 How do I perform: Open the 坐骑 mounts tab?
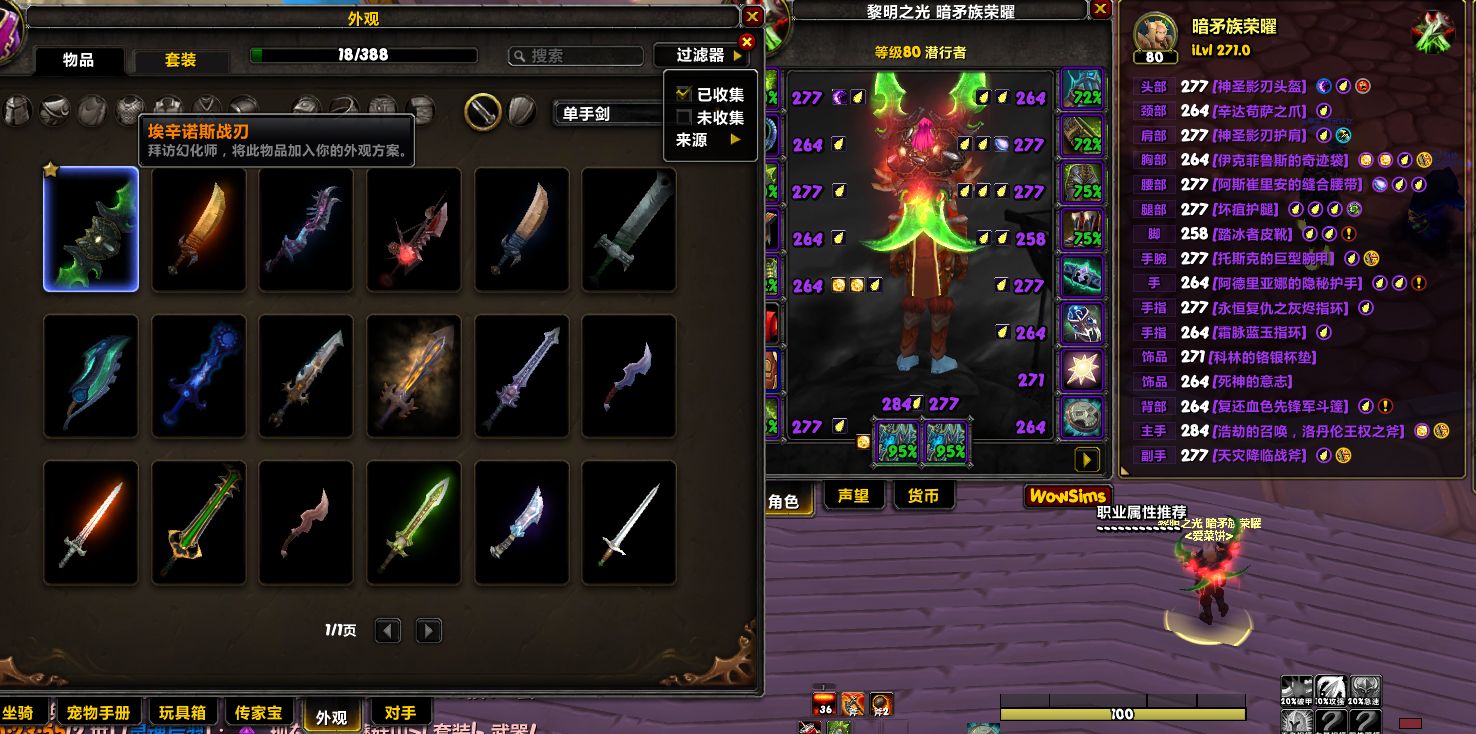click(x=19, y=713)
